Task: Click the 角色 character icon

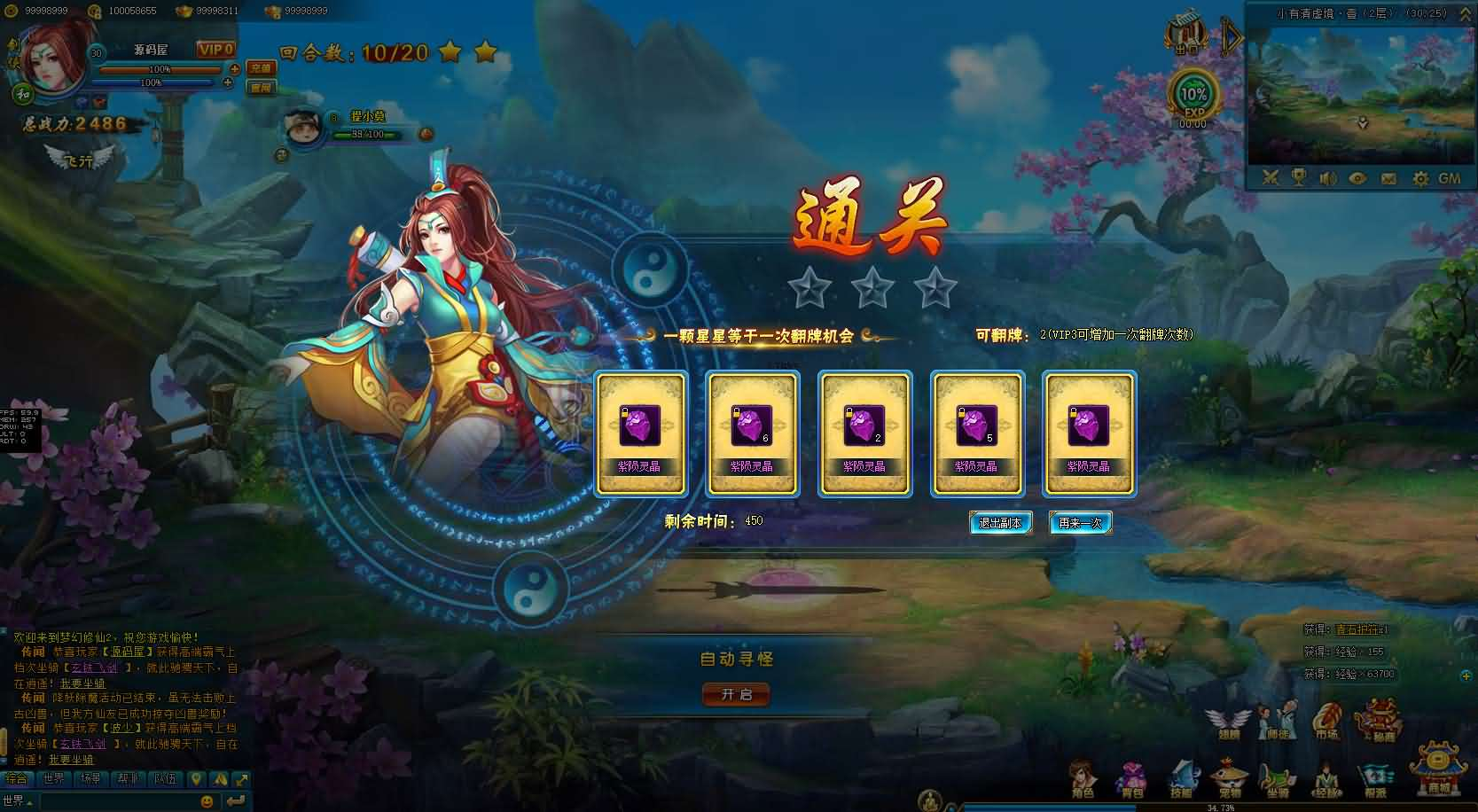Action: pyautogui.click(x=1082, y=775)
